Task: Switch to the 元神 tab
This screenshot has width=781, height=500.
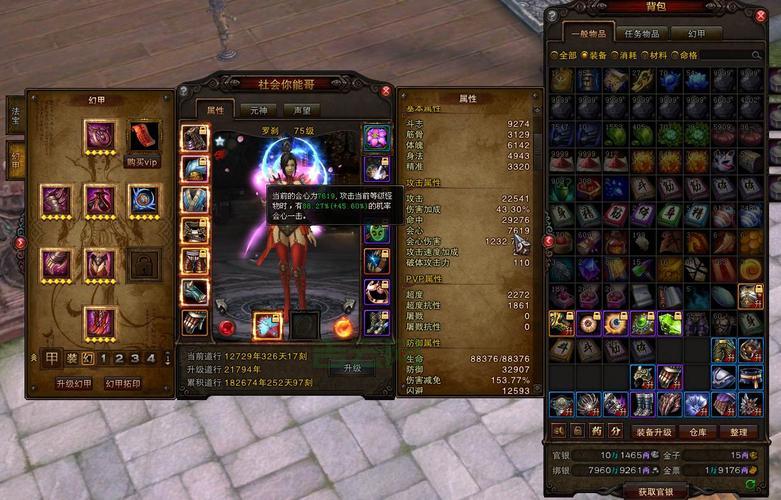Action: 258,109
